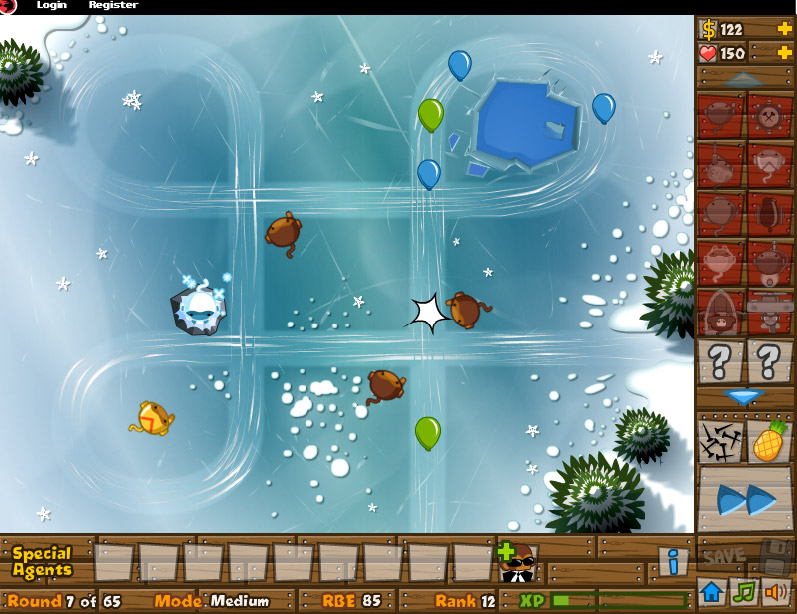797x614 pixels.
Task: Show previous towers with the up arrow
Action: [744, 78]
